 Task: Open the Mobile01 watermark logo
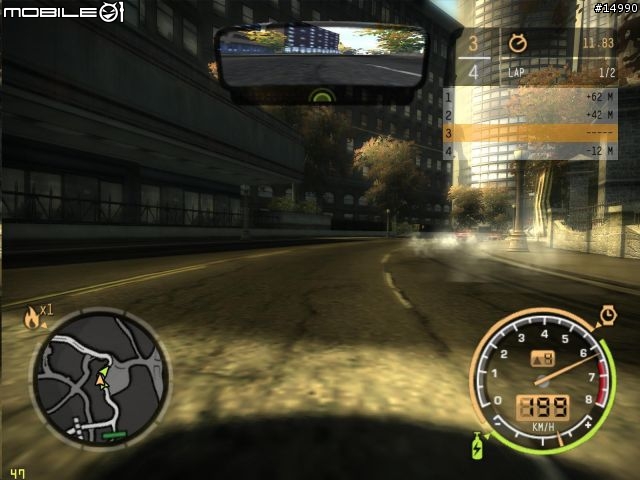click(x=63, y=12)
